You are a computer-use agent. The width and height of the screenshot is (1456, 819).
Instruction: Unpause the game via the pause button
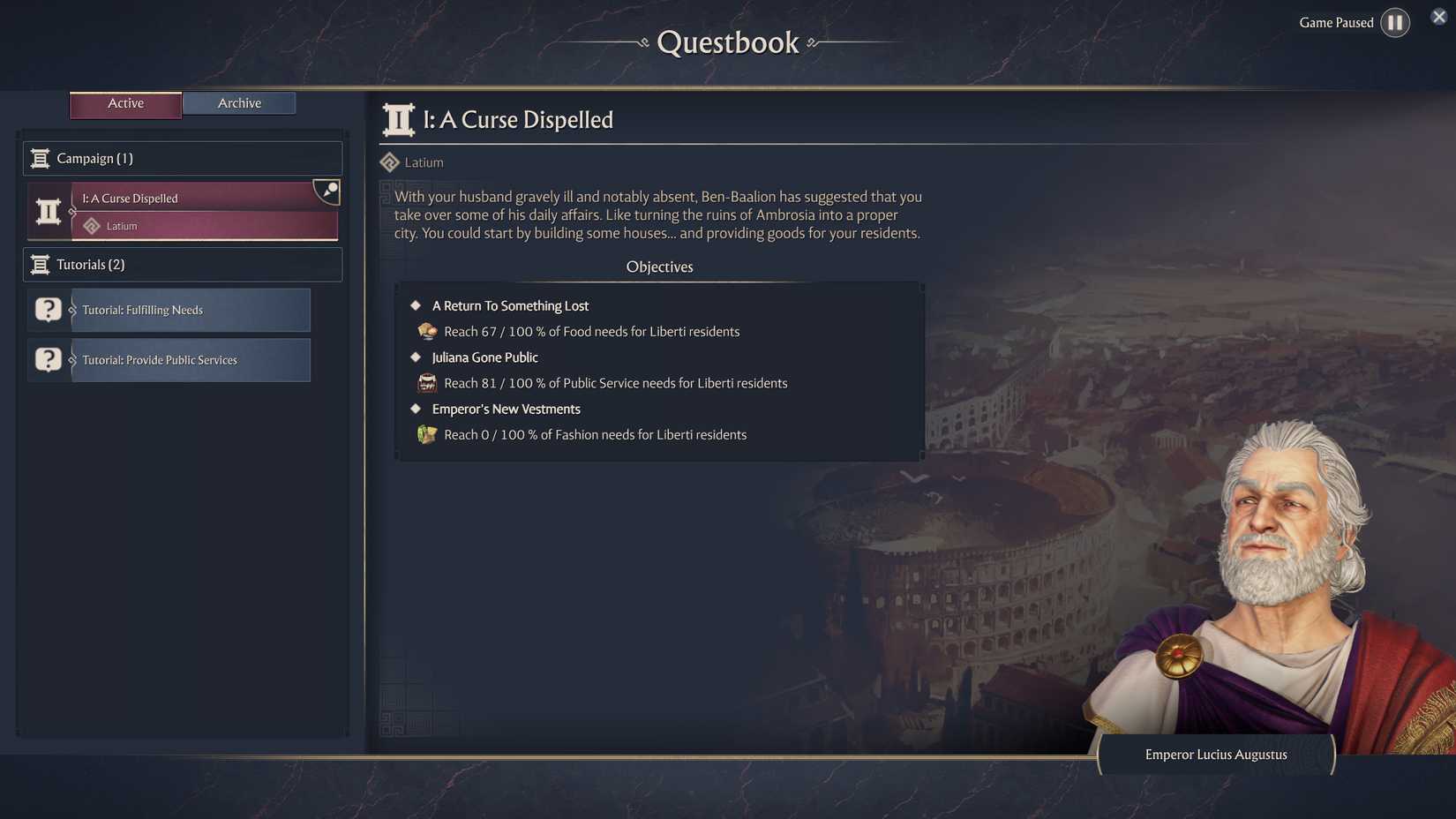[x=1395, y=22]
